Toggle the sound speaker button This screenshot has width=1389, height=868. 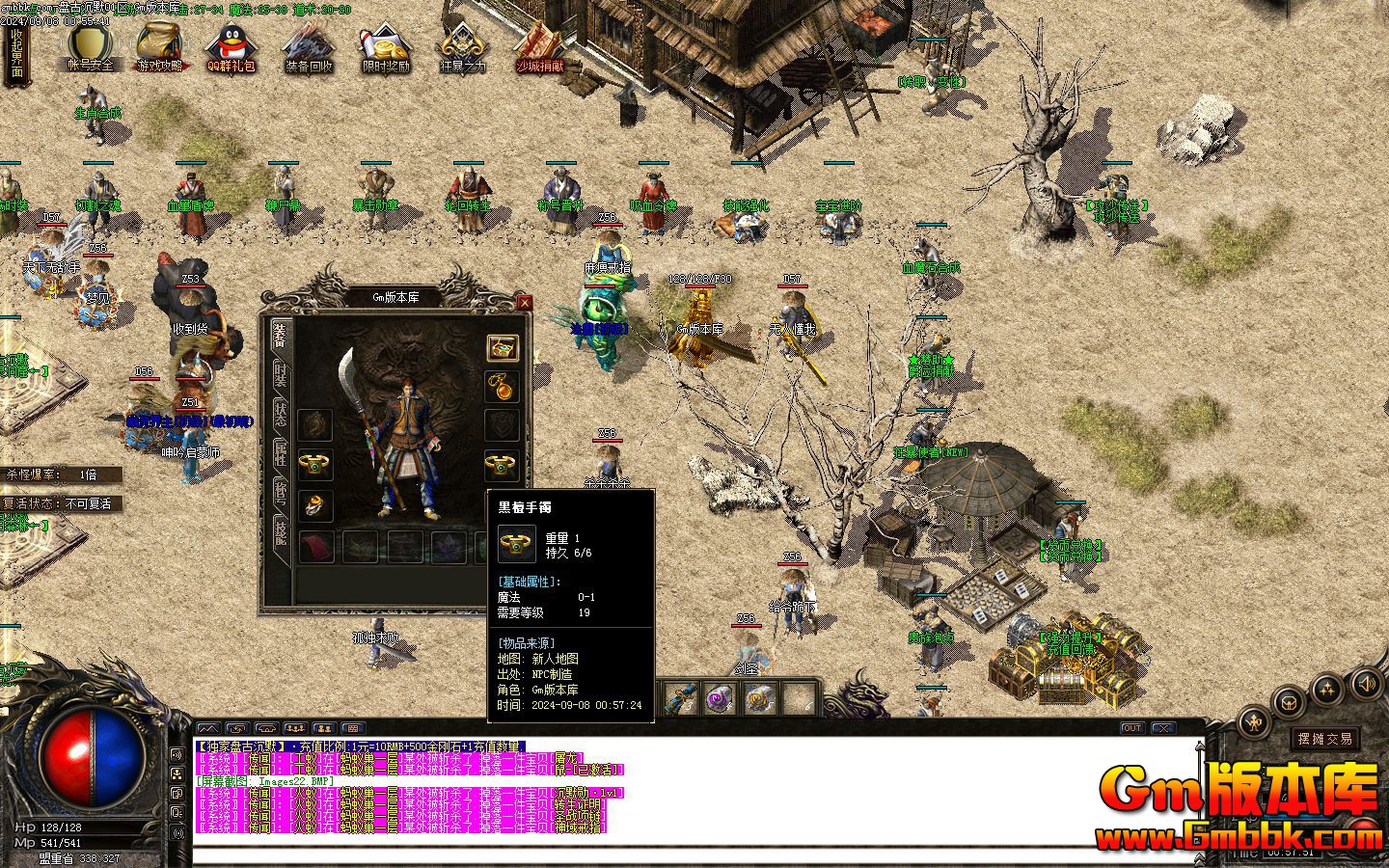coord(1367,683)
